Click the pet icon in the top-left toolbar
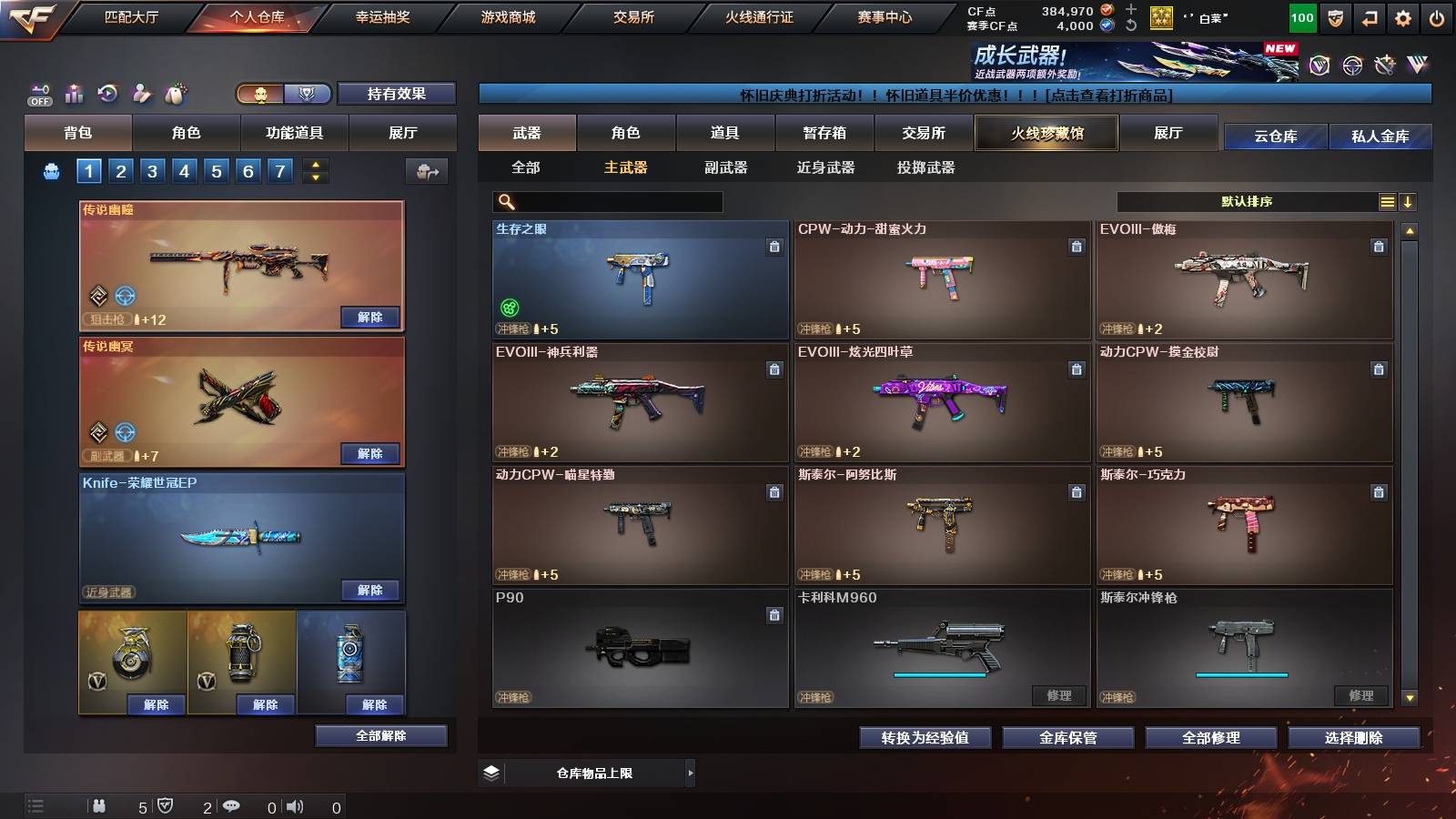 pos(173,93)
